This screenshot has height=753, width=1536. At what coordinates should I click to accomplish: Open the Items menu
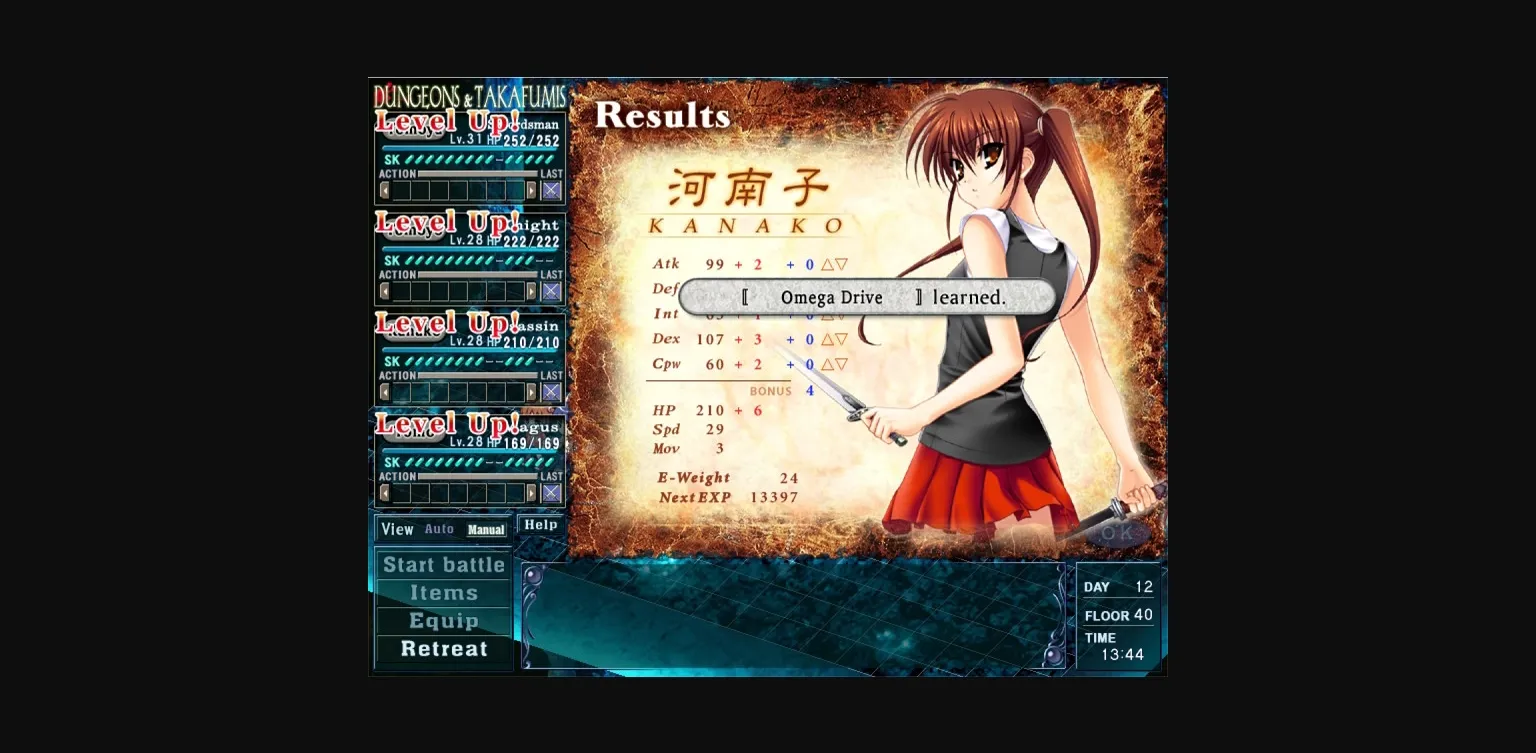(443, 593)
